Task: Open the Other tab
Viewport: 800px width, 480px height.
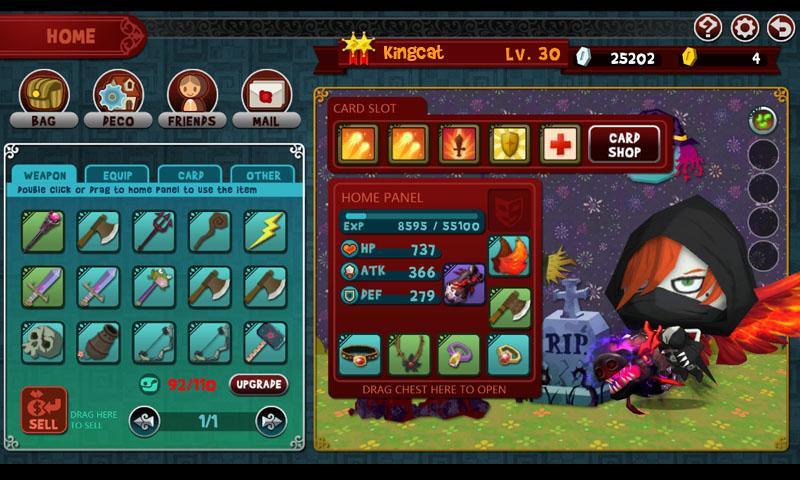Action: [x=263, y=175]
